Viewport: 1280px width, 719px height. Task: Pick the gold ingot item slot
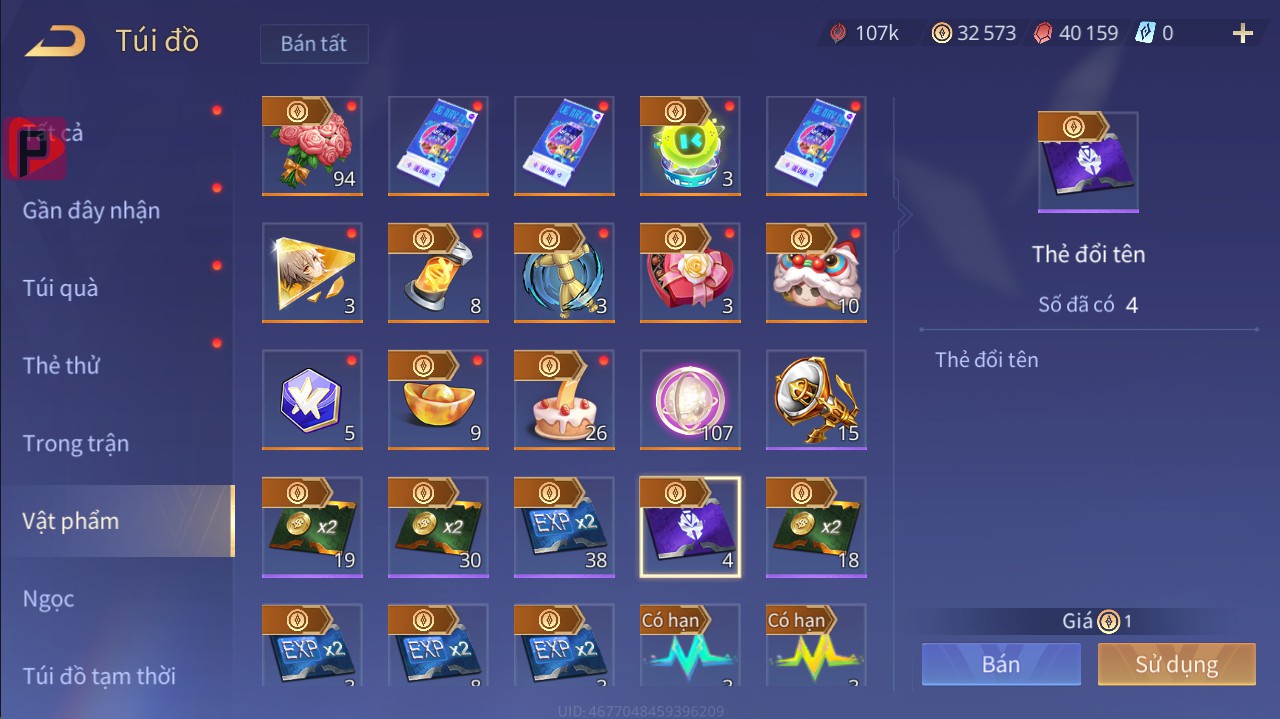pyautogui.click(x=438, y=399)
